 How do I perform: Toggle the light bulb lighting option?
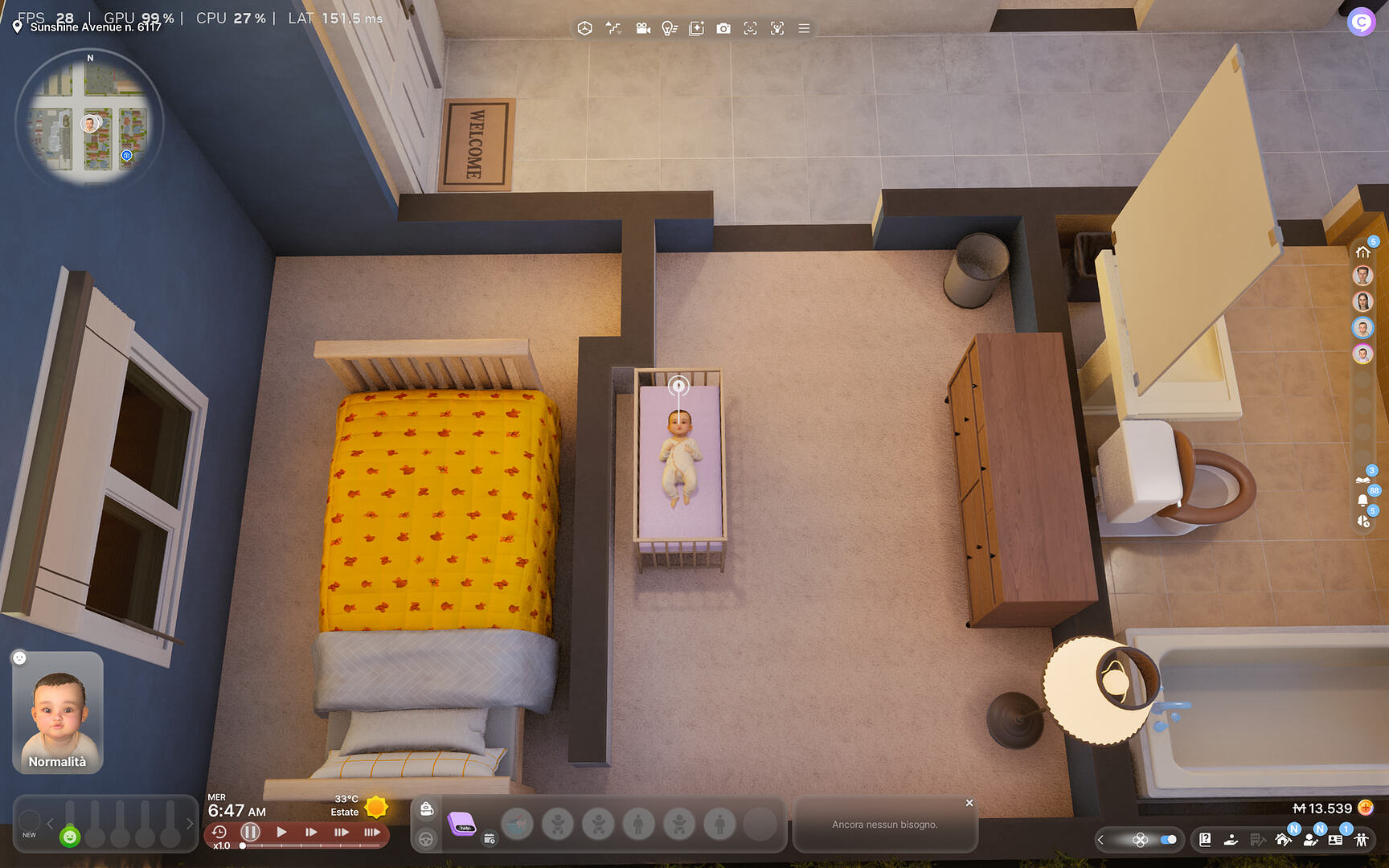point(669,28)
